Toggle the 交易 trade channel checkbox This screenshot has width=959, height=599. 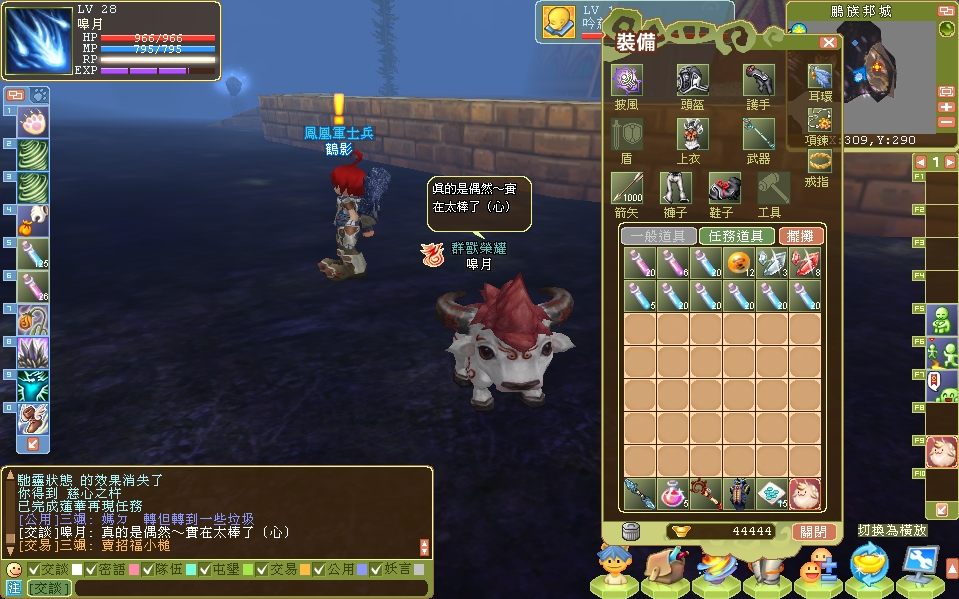click(261, 569)
